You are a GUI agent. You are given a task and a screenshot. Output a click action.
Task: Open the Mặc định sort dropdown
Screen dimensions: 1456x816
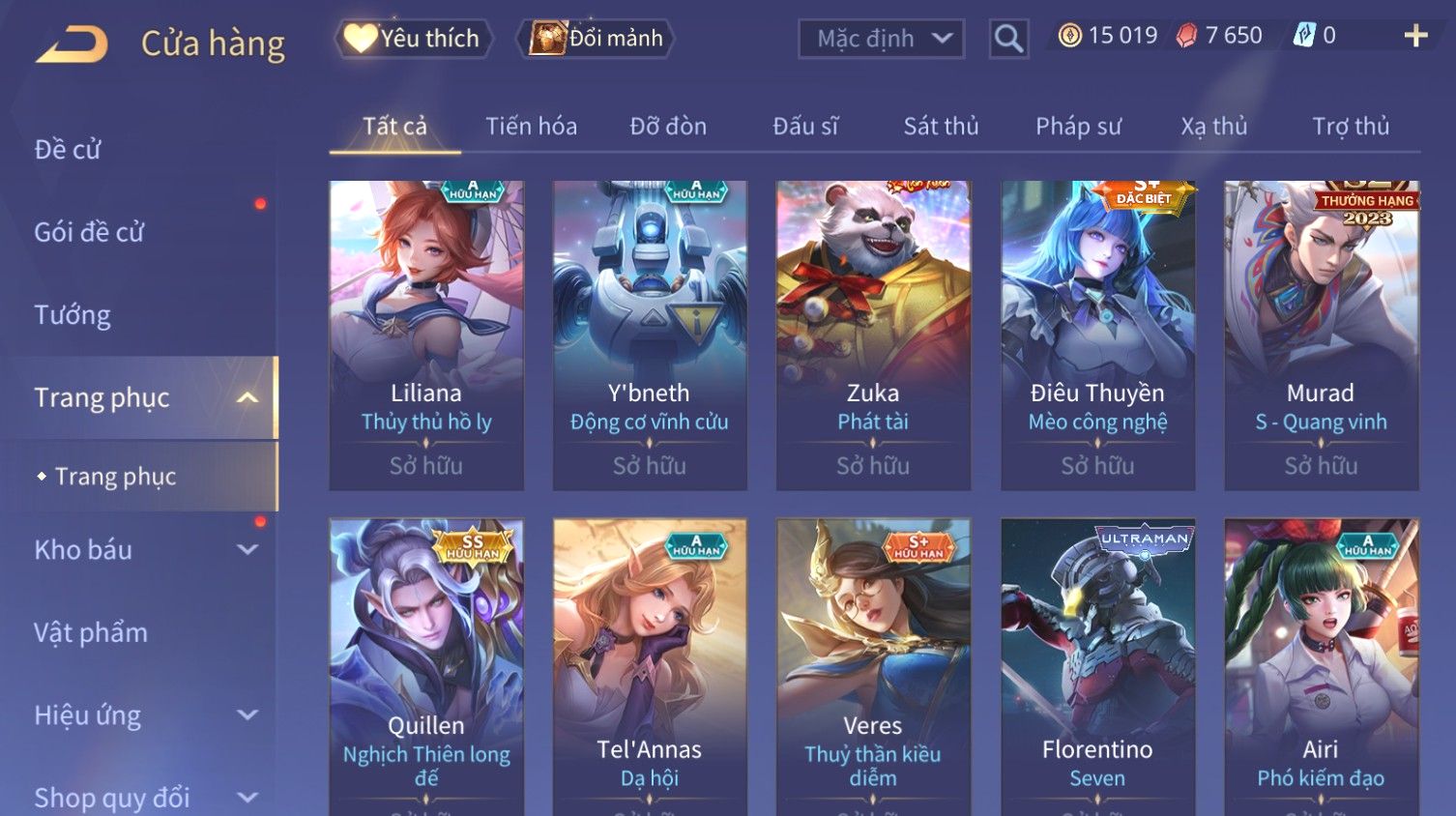click(x=881, y=39)
